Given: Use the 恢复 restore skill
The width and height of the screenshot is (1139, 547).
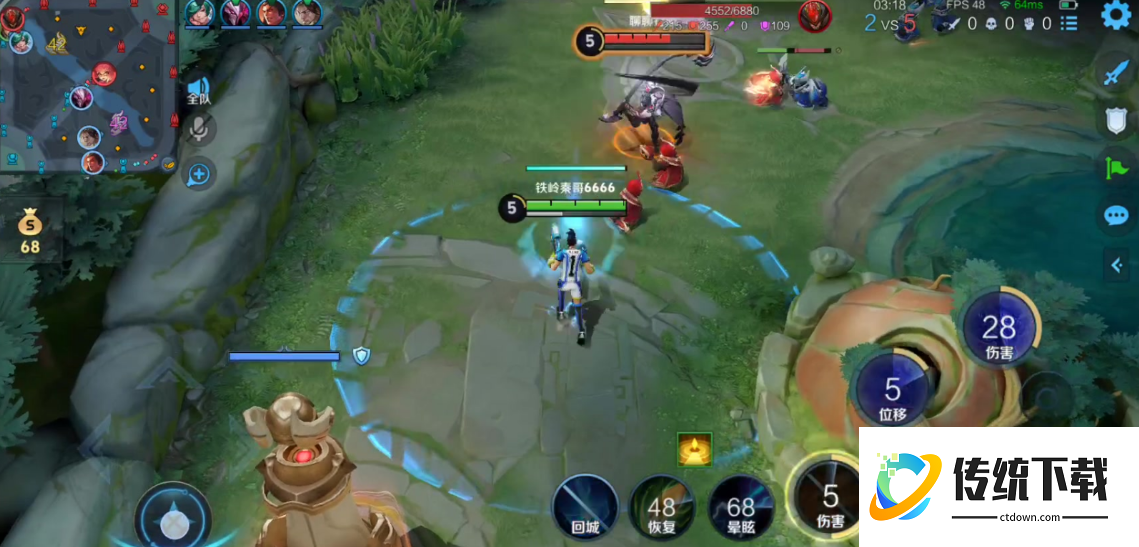Looking at the screenshot, I should [x=661, y=507].
